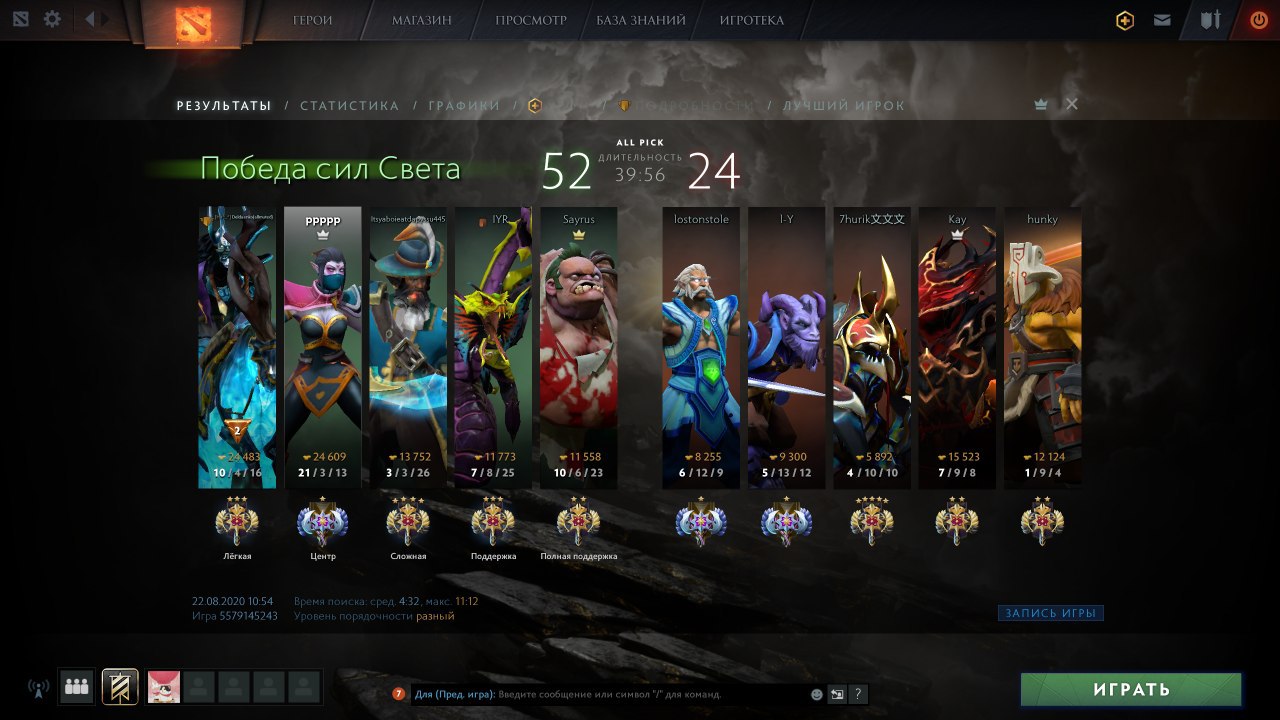Switch to the СТАТИСТИКА tab
1280x720 pixels.
tap(349, 106)
